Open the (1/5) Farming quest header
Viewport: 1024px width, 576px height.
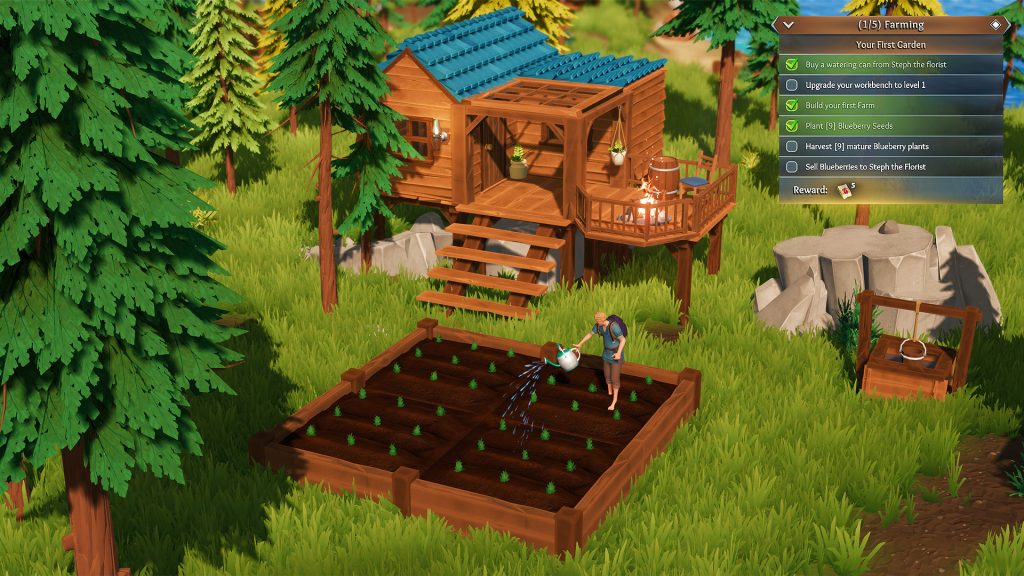click(890, 24)
